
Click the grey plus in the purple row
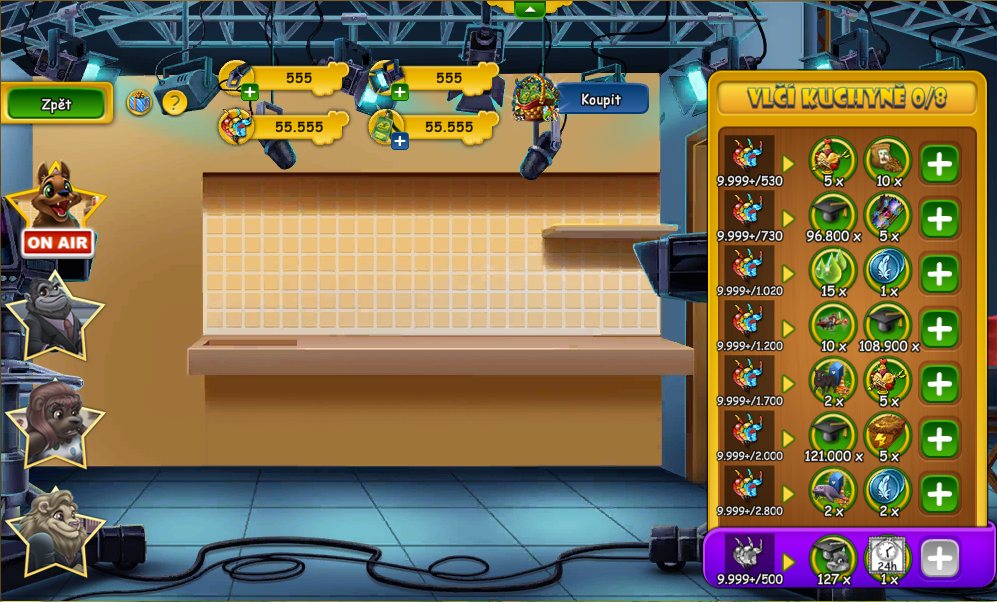point(939,559)
